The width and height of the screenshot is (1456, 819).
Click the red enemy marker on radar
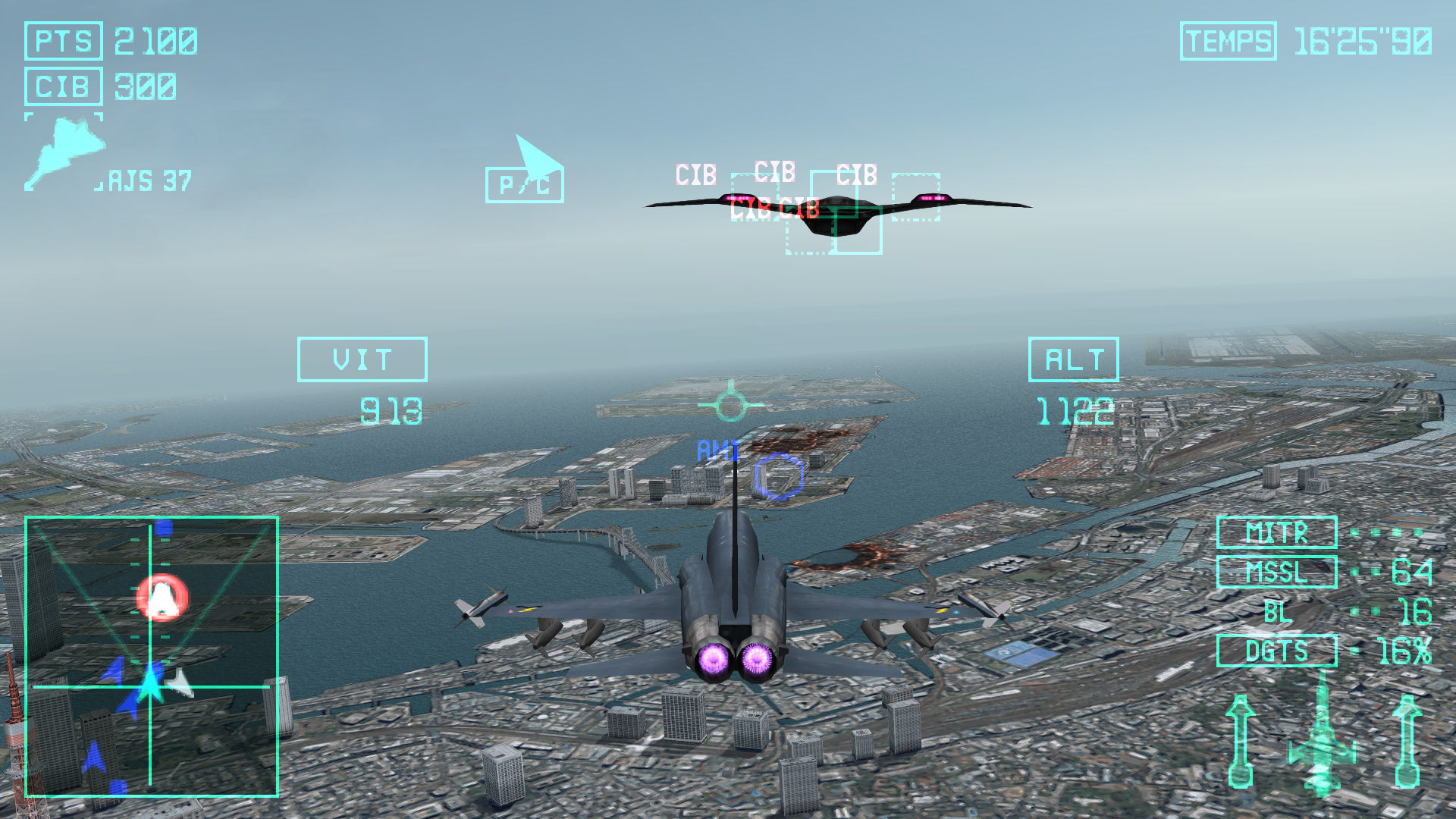161,598
